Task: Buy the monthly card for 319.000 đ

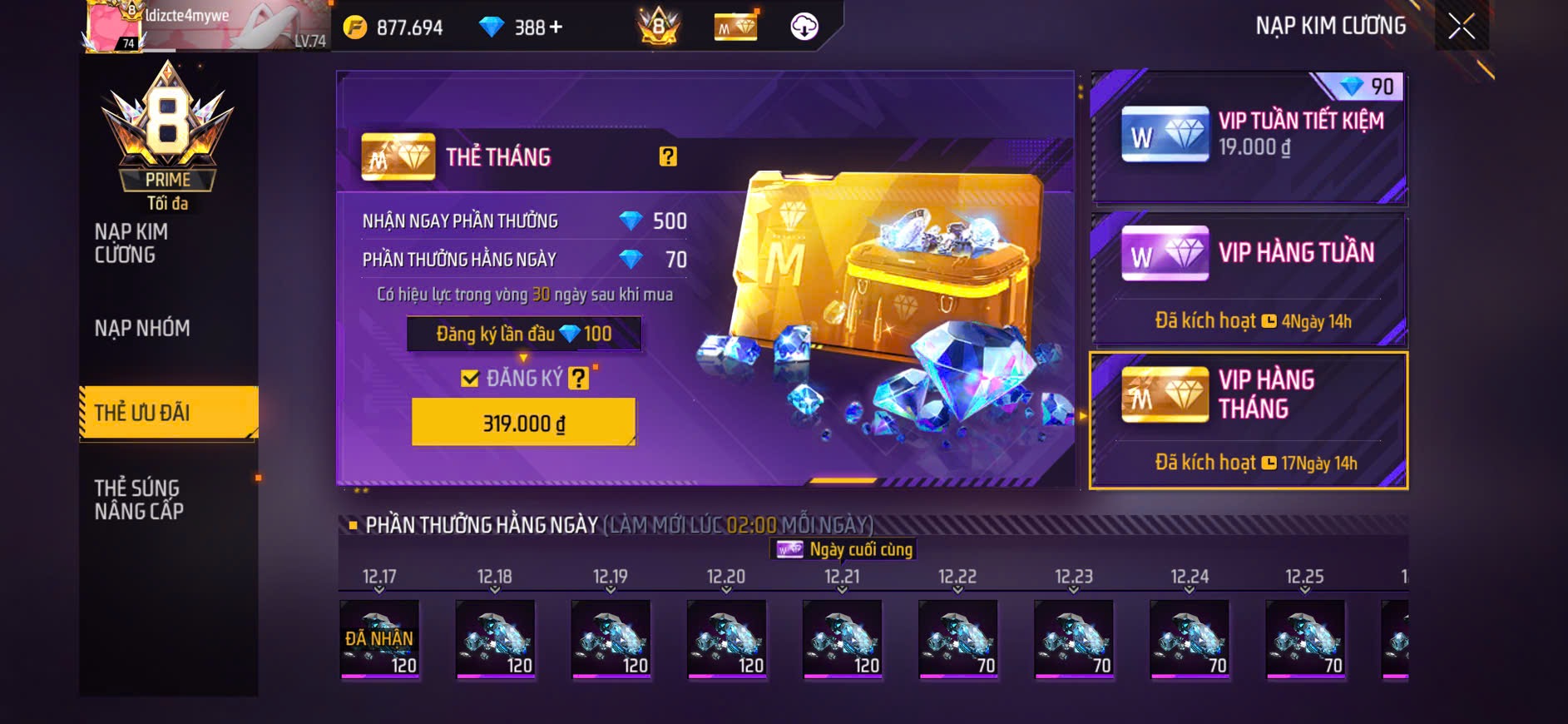Action: (523, 423)
